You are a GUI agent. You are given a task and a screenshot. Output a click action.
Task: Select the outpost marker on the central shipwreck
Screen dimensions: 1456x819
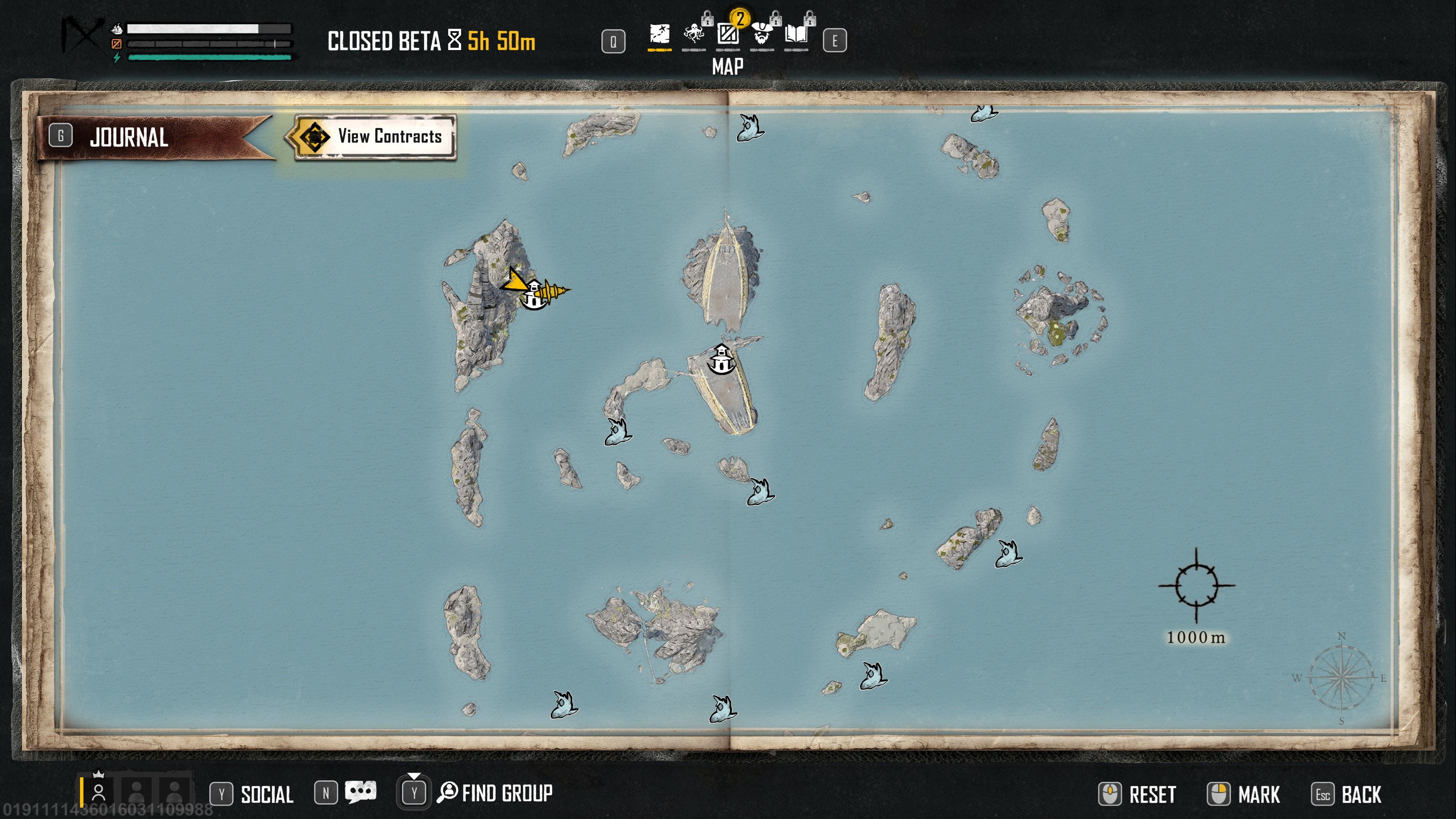[721, 359]
